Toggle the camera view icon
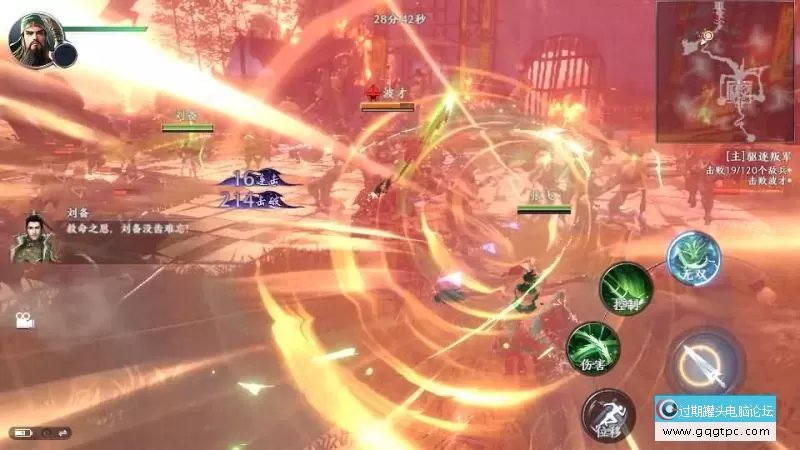 pyautogui.click(x=24, y=321)
